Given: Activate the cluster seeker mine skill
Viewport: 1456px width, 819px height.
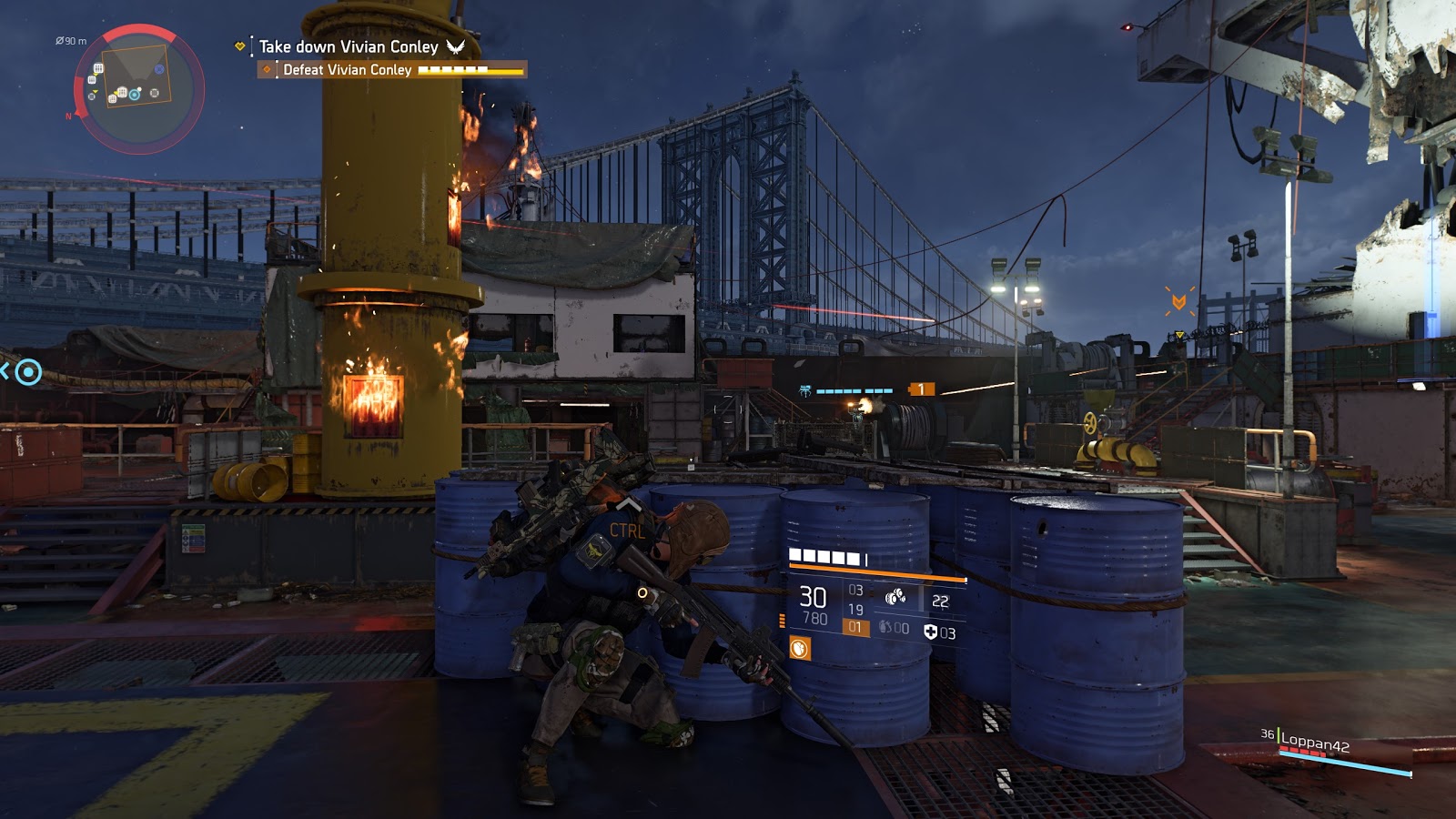Looking at the screenshot, I should [895, 598].
